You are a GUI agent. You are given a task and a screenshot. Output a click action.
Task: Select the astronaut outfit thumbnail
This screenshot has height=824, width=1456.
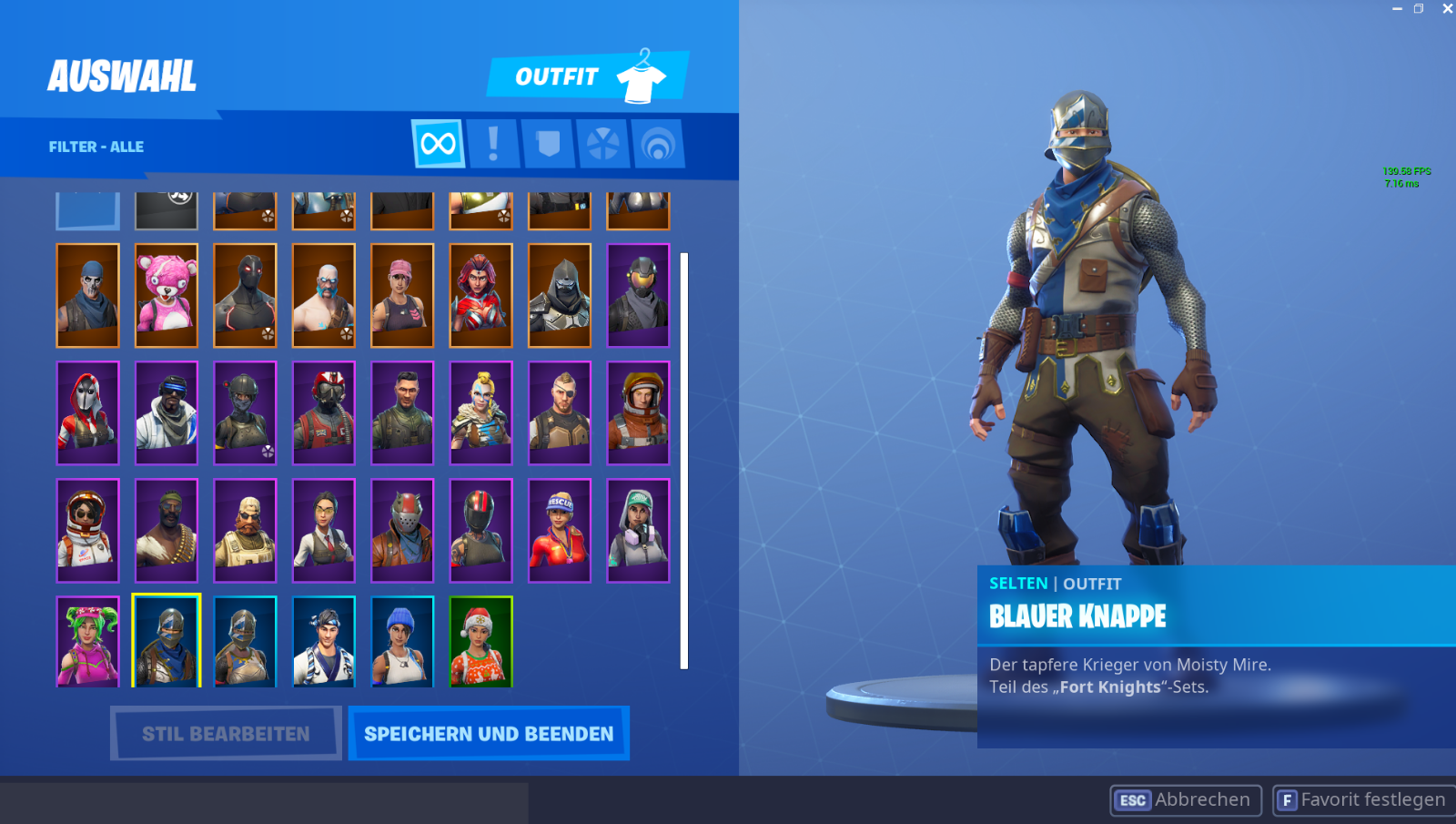coord(87,530)
